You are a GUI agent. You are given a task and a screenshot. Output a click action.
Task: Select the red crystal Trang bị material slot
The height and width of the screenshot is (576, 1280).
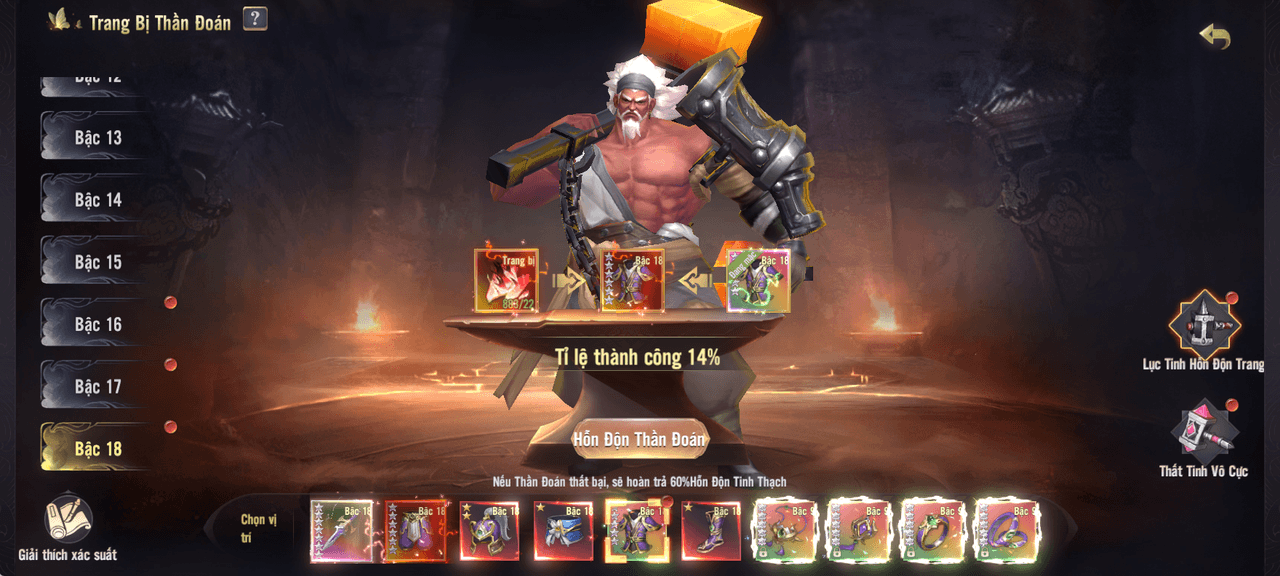click(x=506, y=281)
